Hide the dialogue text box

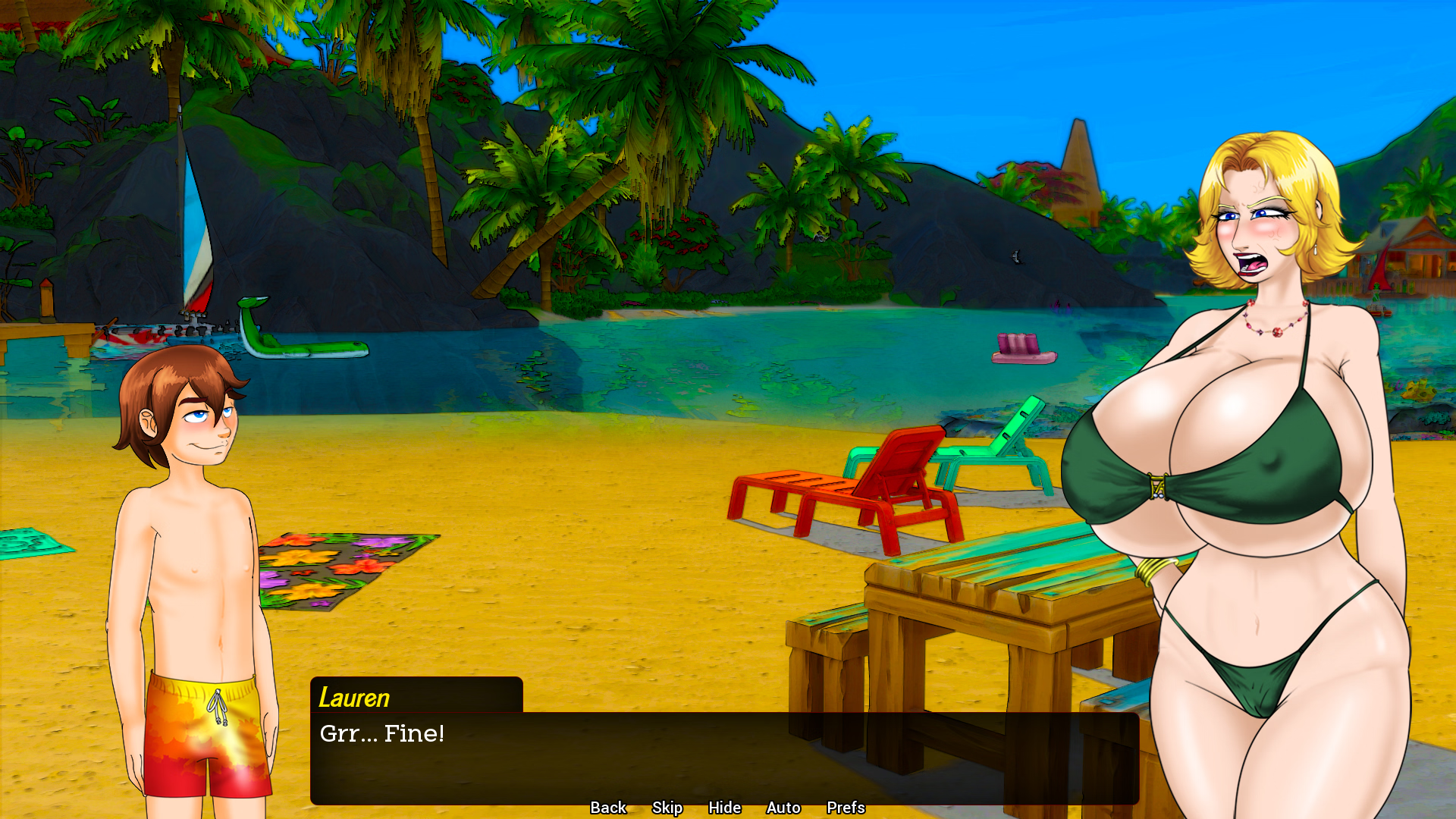pos(724,808)
